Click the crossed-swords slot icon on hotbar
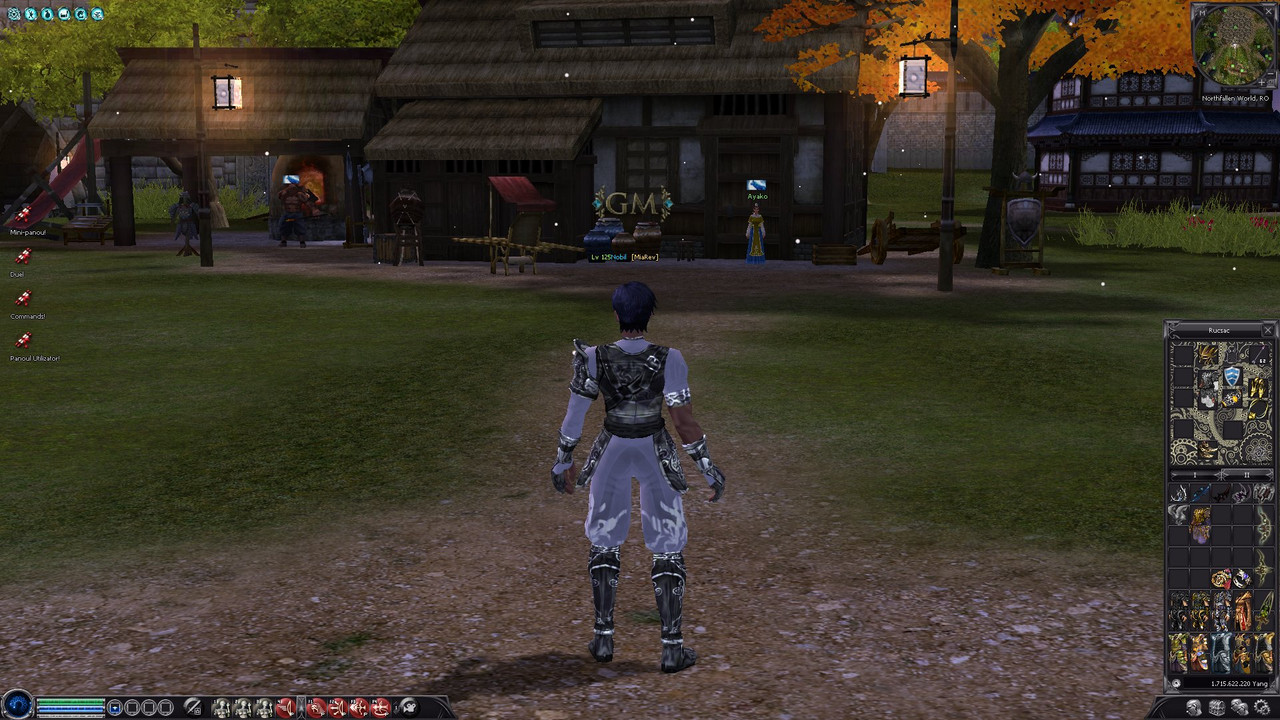Screen dimensions: 1280x720 click(x=191, y=707)
